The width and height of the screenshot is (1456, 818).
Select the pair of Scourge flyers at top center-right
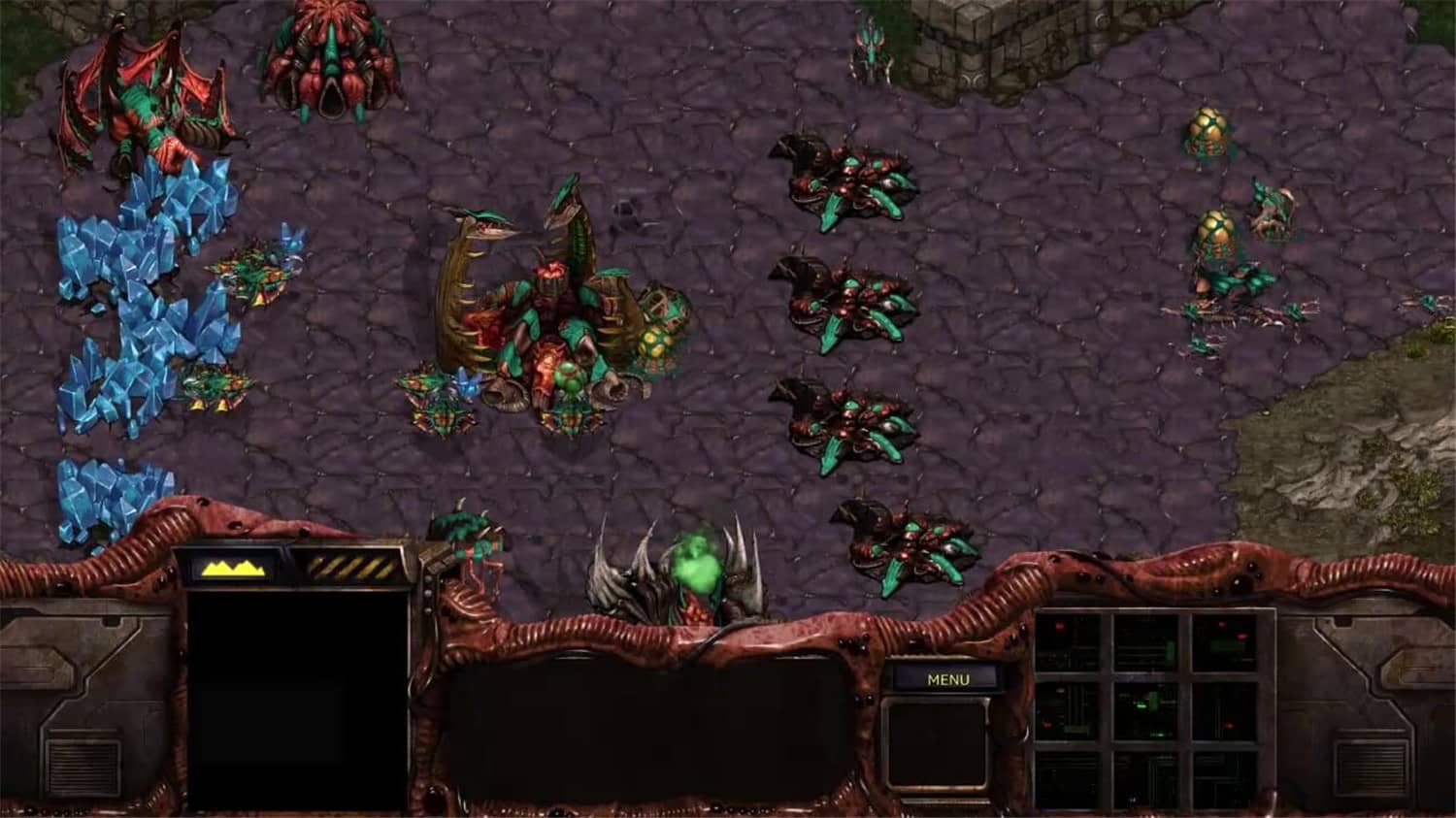(x=869, y=49)
